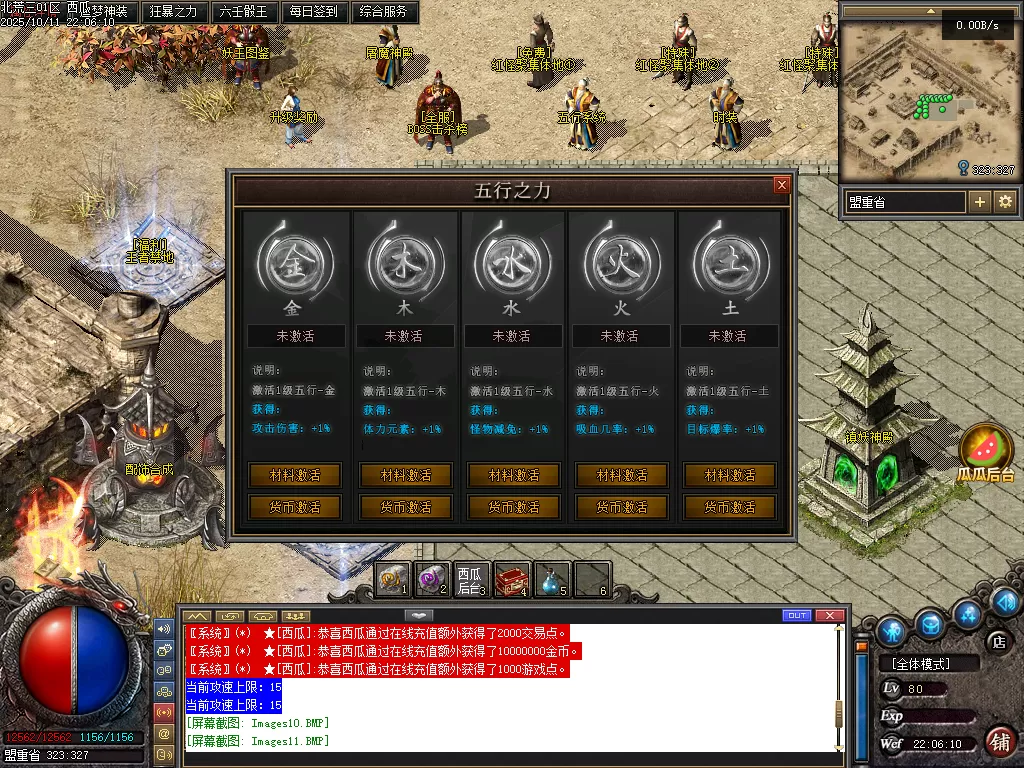The image size is (1024, 768).
Task: Open the 狂暴之力 top menu
Action: [173, 12]
